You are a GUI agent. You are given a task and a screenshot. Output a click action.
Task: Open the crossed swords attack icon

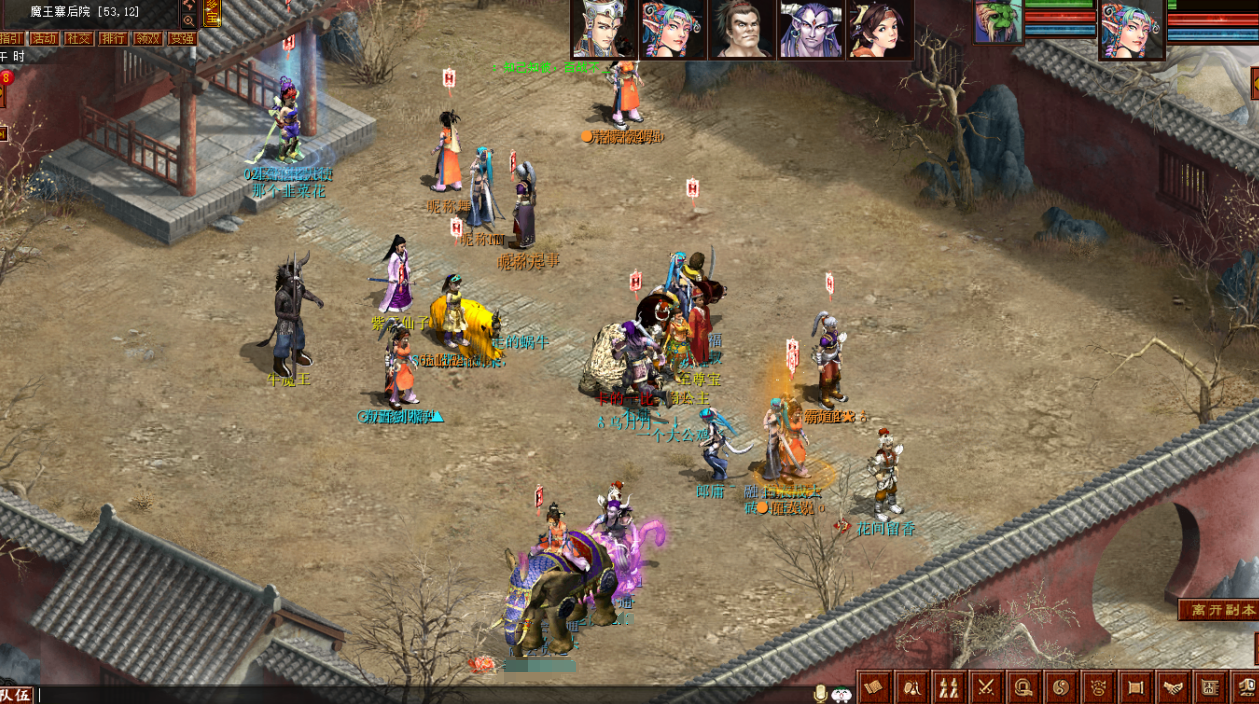click(986, 687)
